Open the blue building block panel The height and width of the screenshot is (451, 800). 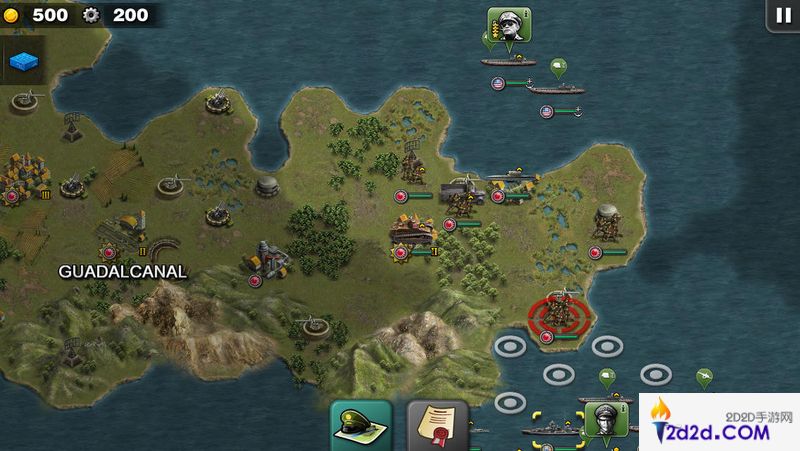click(24, 62)
